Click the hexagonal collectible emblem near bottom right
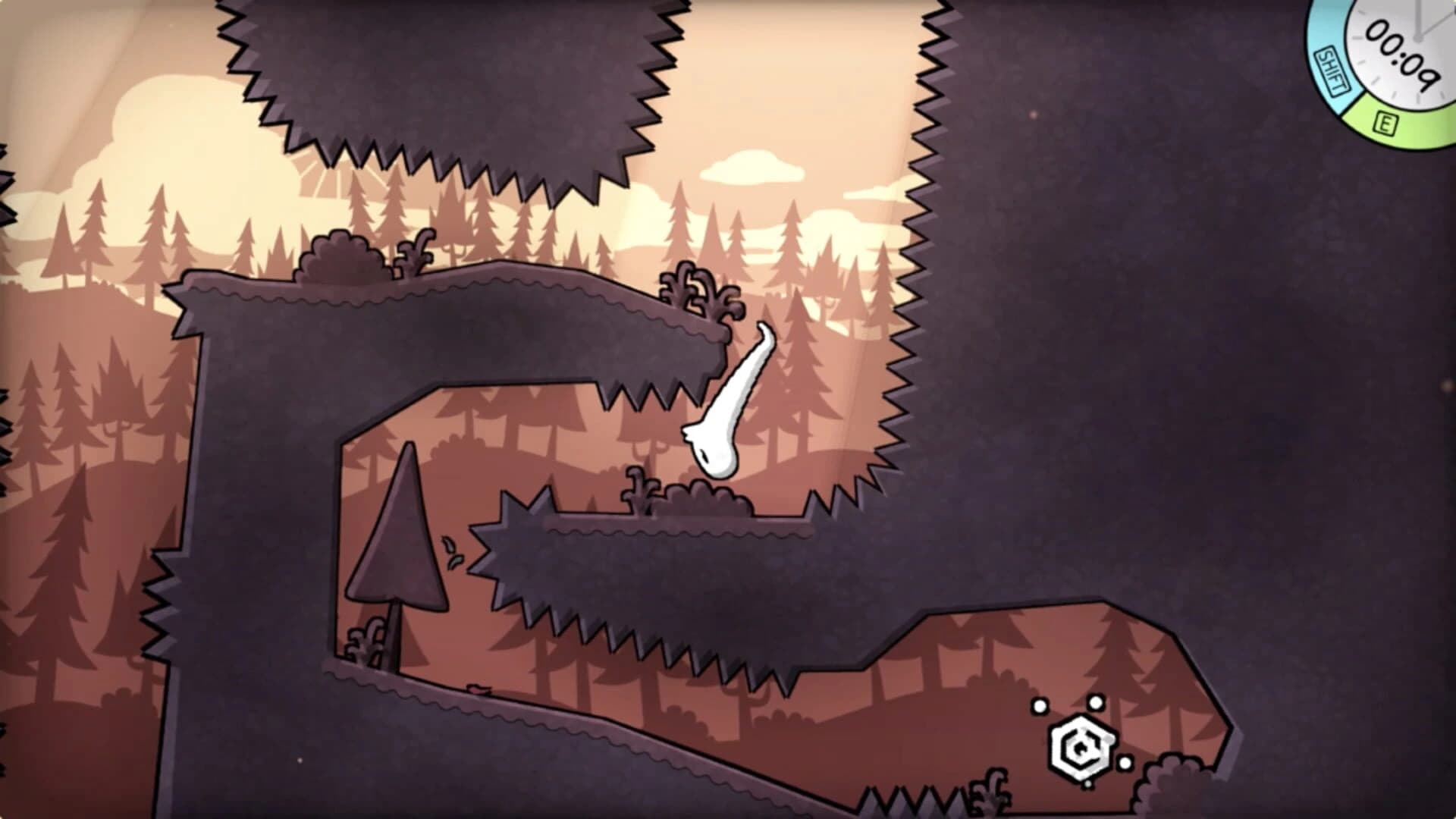The image size is (1456, 819). coord(1081,746)
